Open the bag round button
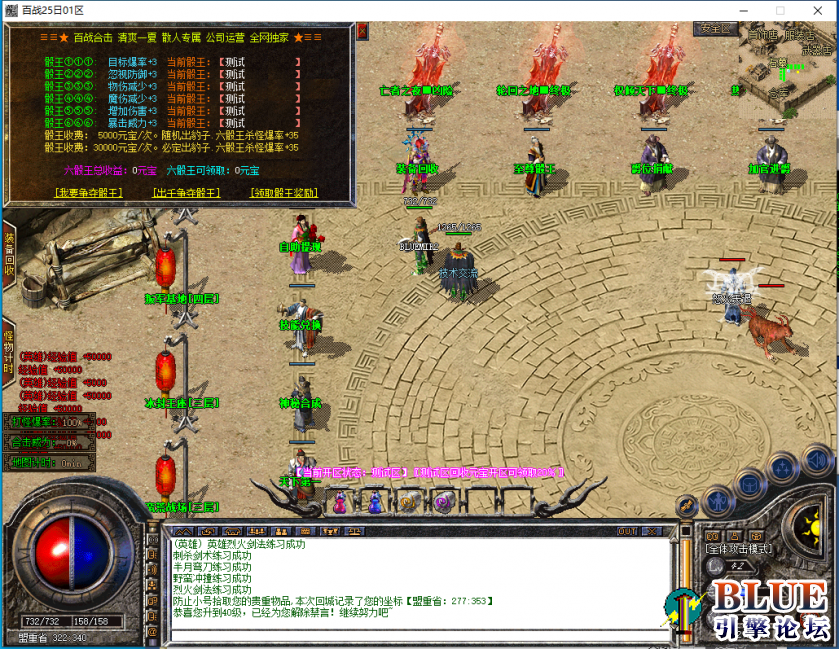The image size is (839, 649). (748, 484)
